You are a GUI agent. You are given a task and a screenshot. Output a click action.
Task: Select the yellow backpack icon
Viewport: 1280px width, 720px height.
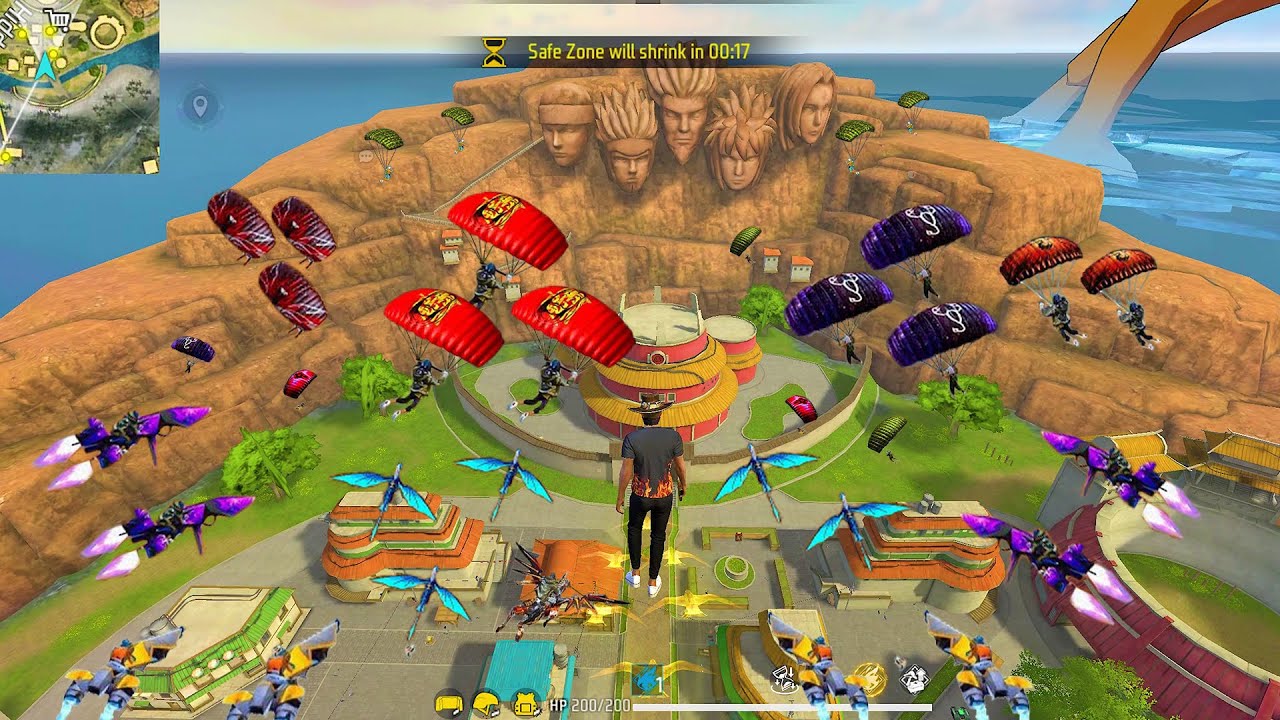449,704
